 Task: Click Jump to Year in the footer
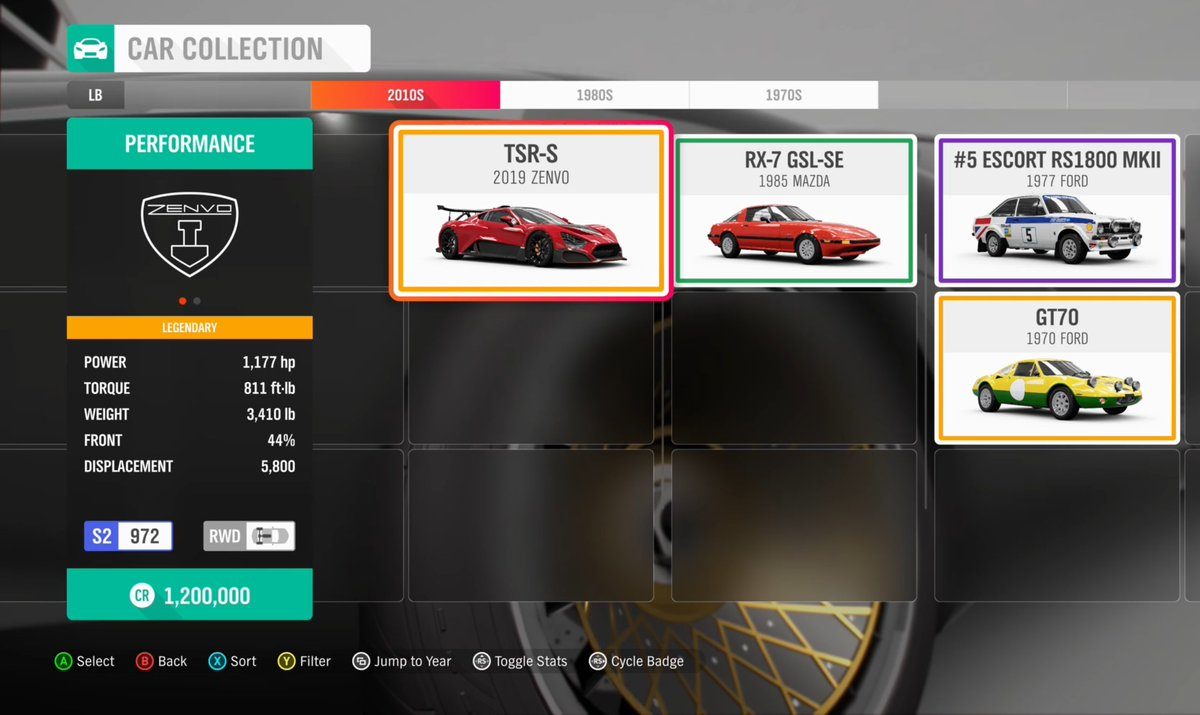coord(402,661)
